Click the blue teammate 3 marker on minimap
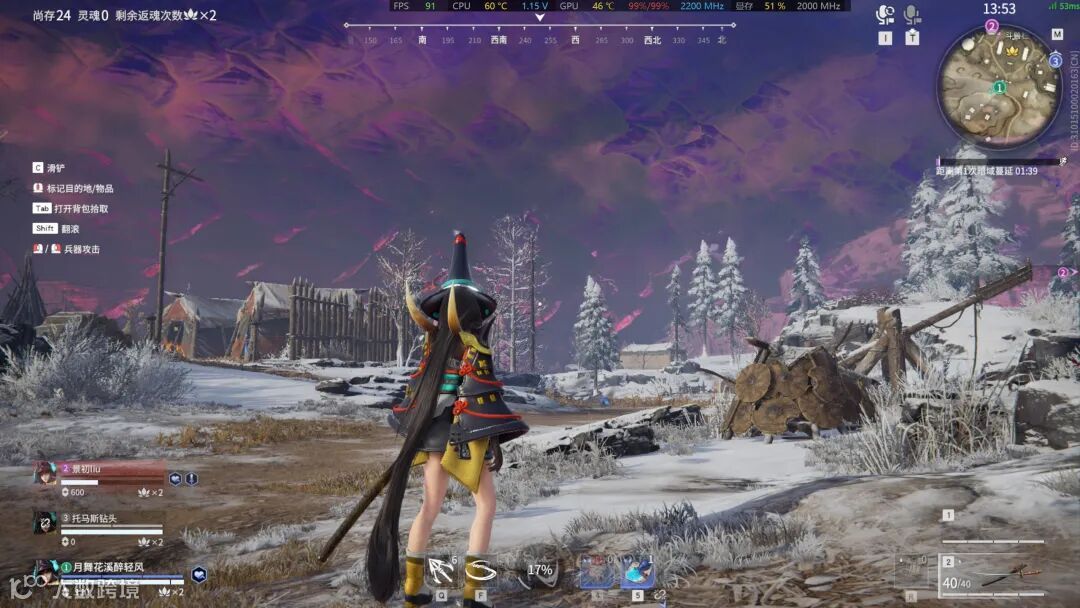Image resolution: width=1080 pixels, height=608 pixels. coord(1055,61)
